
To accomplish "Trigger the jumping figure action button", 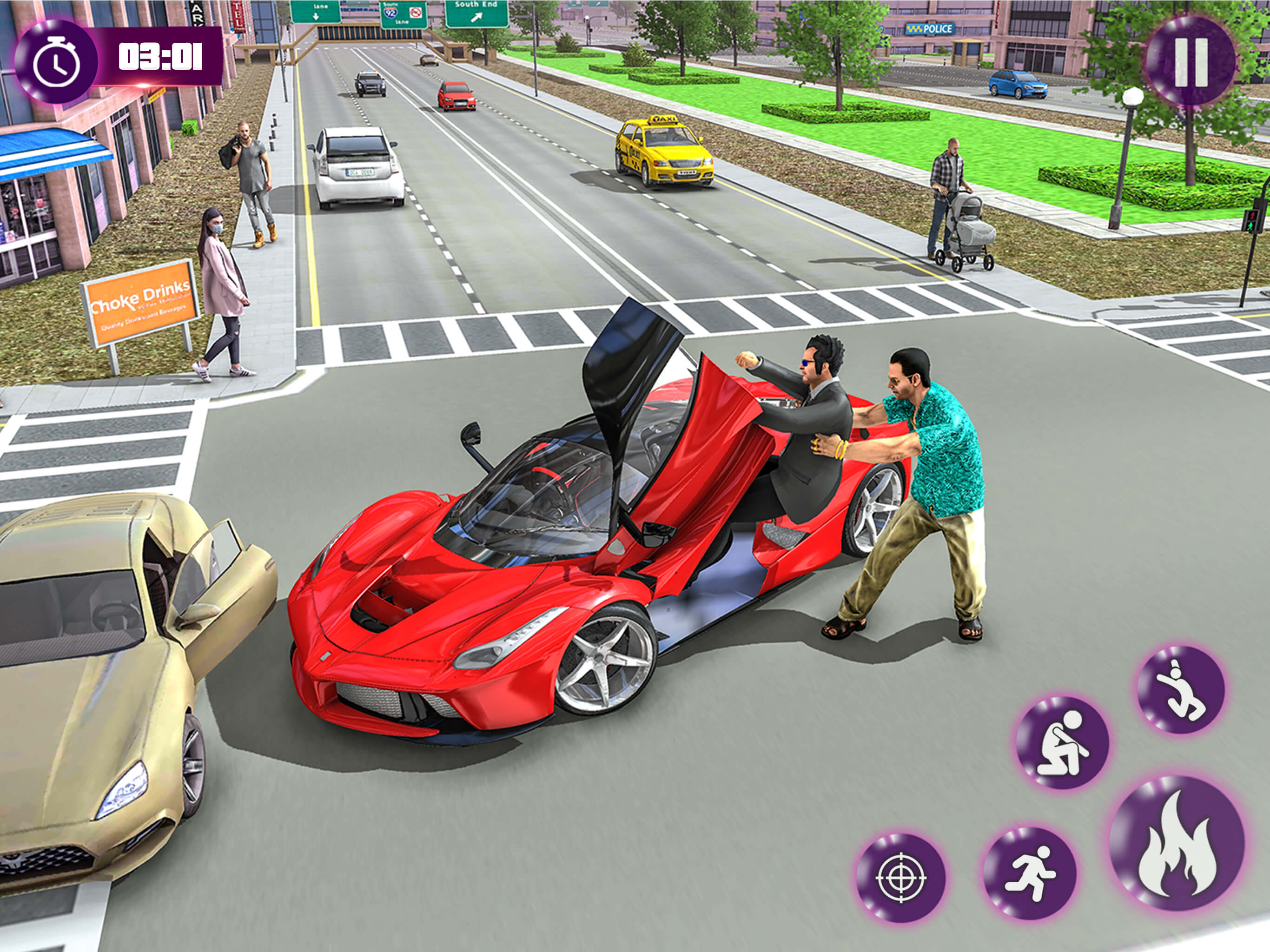I will click(x=1181, y=690).
